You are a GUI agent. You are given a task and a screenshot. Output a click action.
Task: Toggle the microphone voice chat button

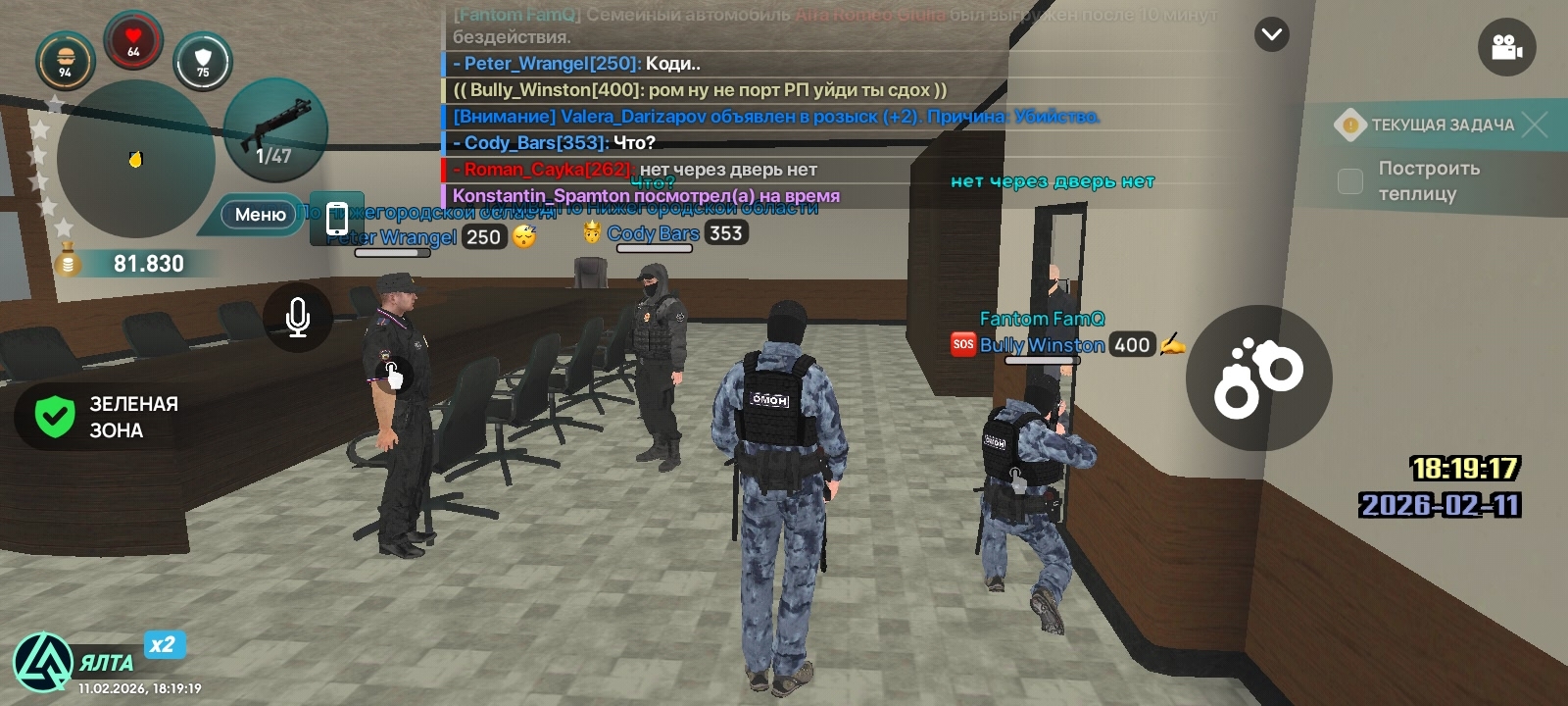298,317
